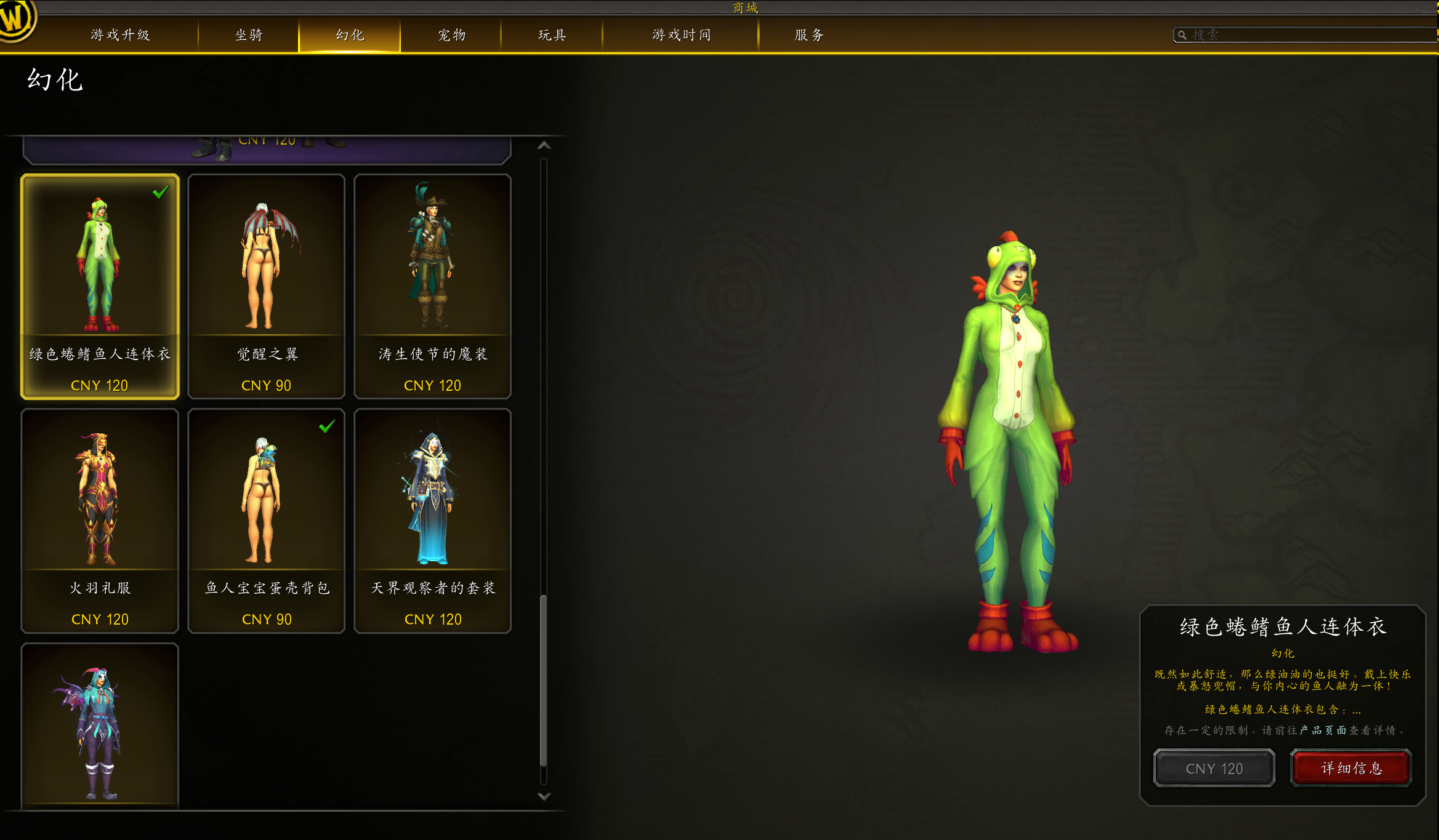Select the 幻化 transmog tab
This screenshot has height=840, width=1439.
[350, 35]
